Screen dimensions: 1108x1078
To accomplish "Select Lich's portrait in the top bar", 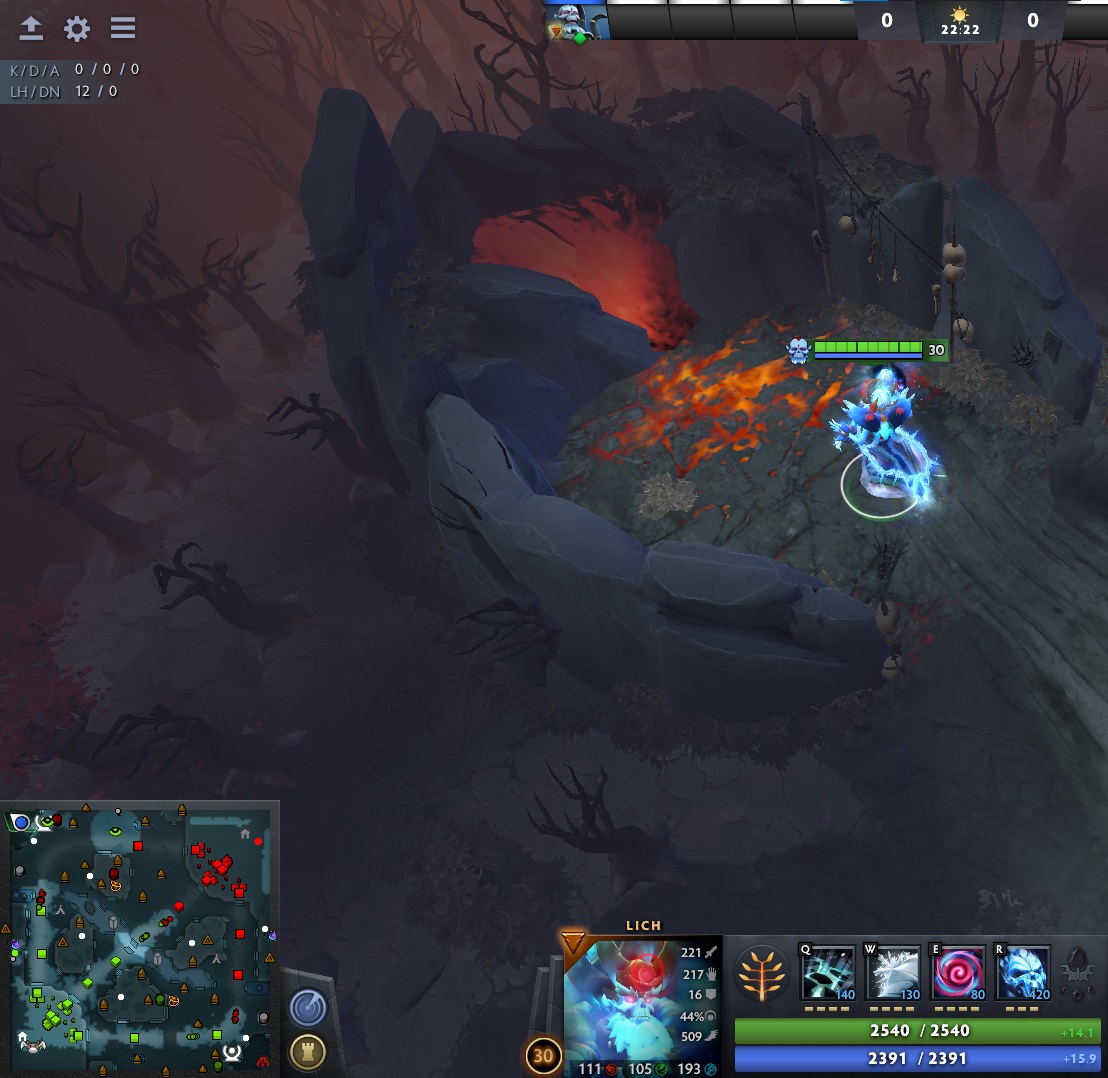I will click(576, 21).
